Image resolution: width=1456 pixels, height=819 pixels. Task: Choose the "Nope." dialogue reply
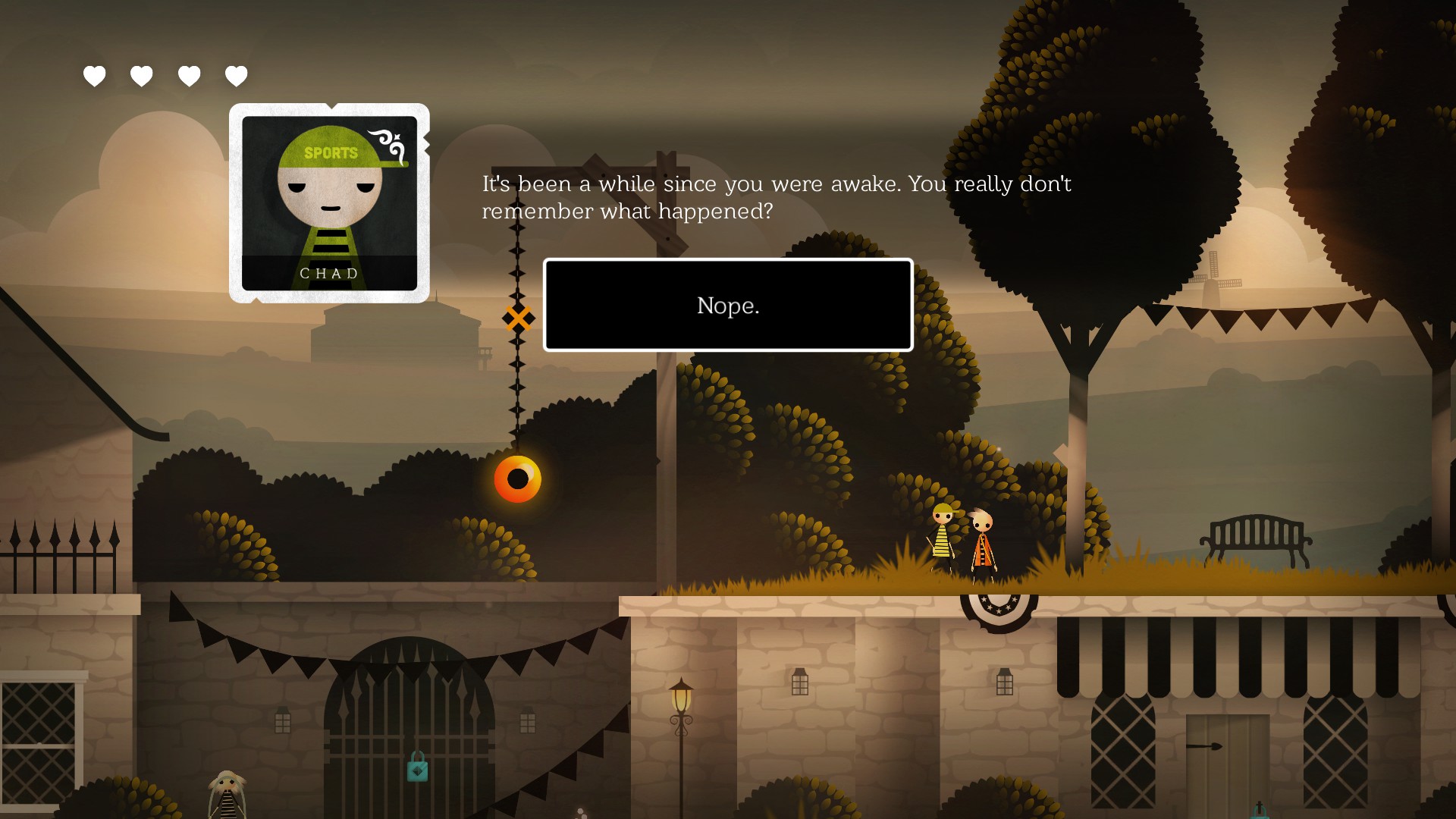pos(727,305)
